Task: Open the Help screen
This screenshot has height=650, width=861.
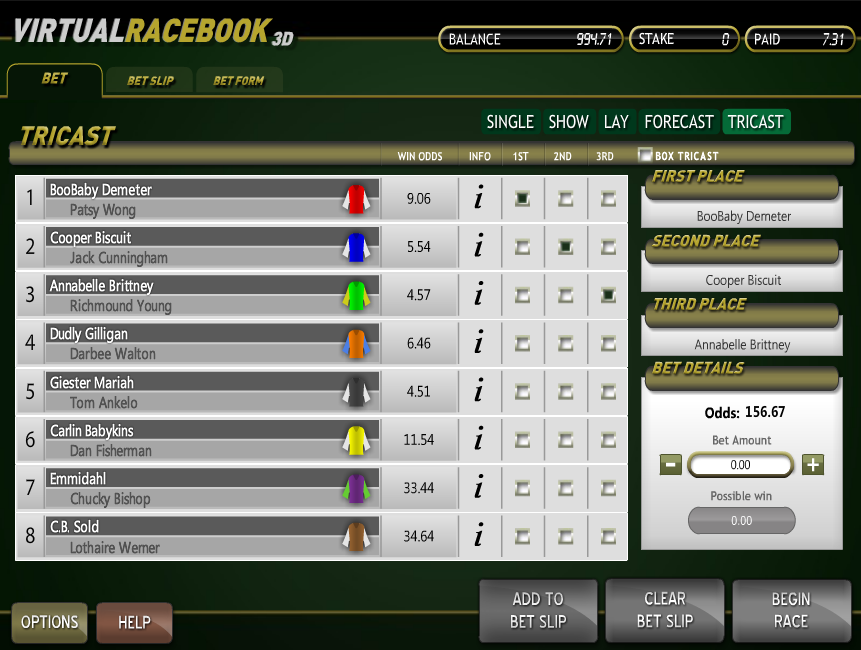Action: pos(134,622)
